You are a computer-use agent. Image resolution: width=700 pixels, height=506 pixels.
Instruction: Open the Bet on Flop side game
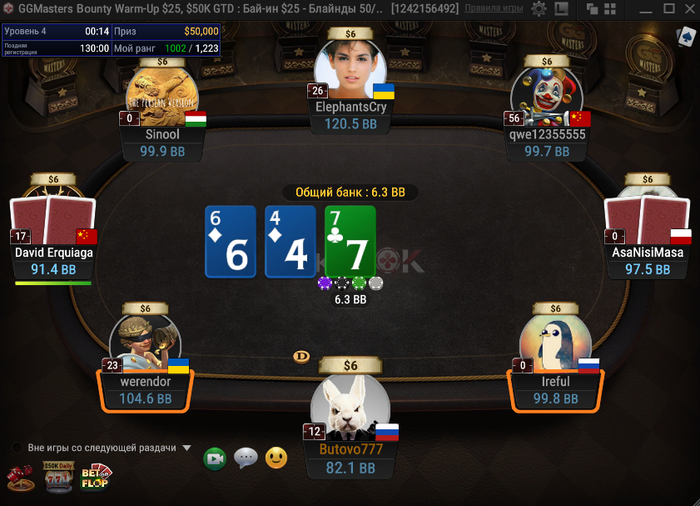[x=96, y=477]
